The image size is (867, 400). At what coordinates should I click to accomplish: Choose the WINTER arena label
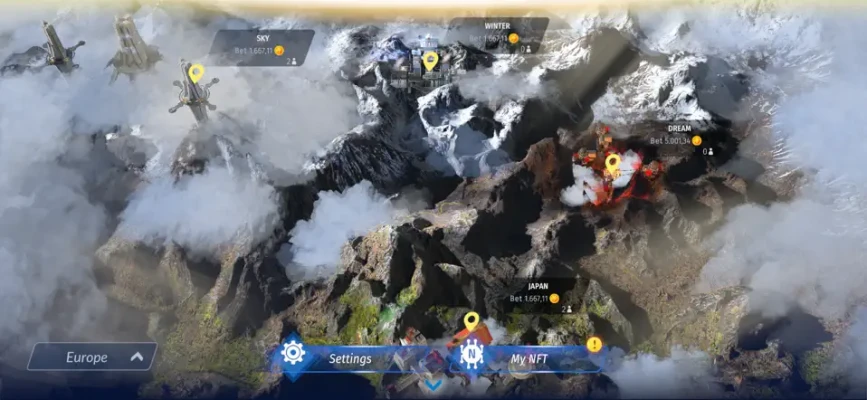click(497, 34)
